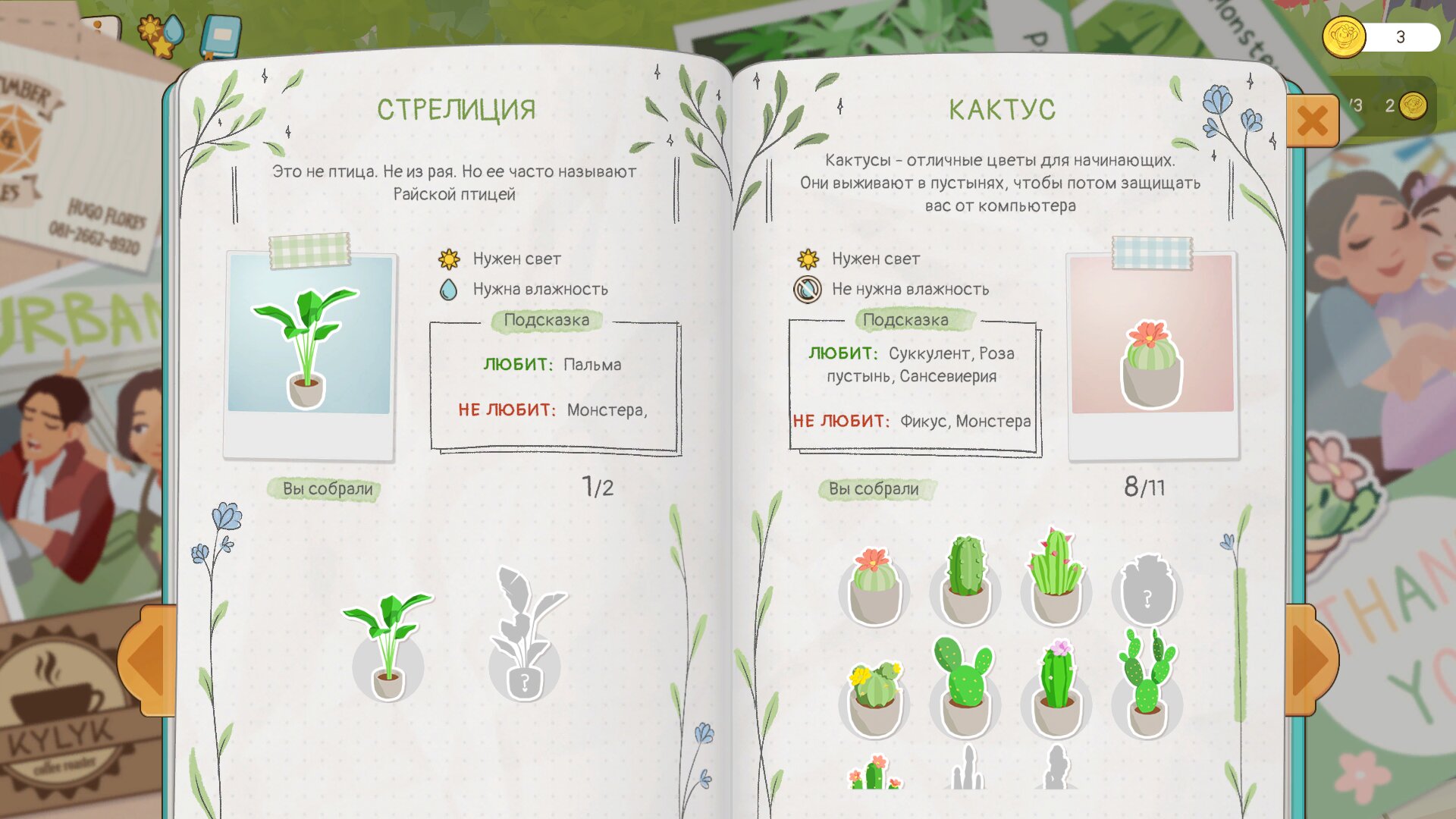Screen dimensions: 1456x819
Task: Choose the round cactus with red flower
Action: click(x=874, y=586)
